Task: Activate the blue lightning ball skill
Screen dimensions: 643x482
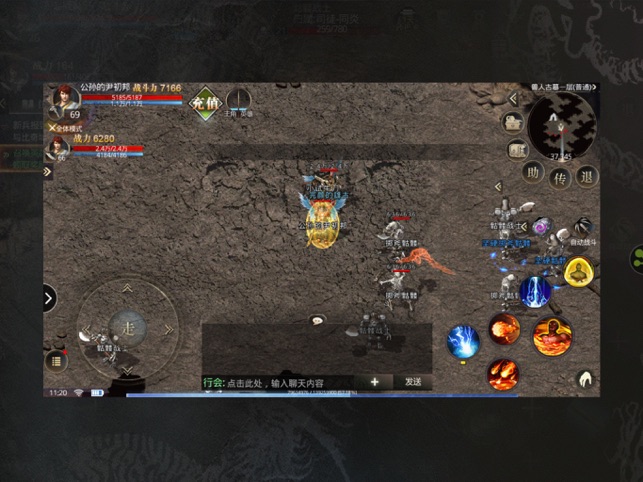Action: pyautogui.click(x=462, y=342)
